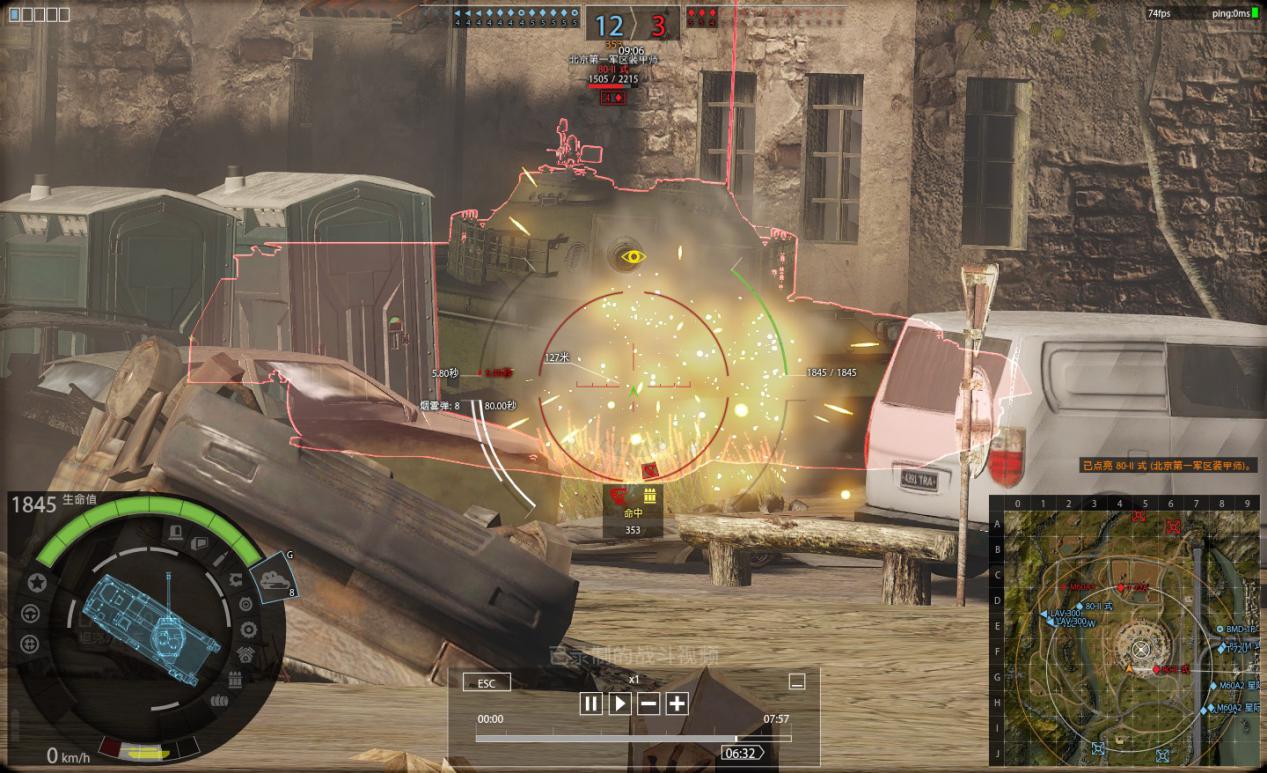This screenshot has height=773, width=1267.
Task: Select the ammo rack module icon
Action: pyautogui.click(x=235, y=680)
